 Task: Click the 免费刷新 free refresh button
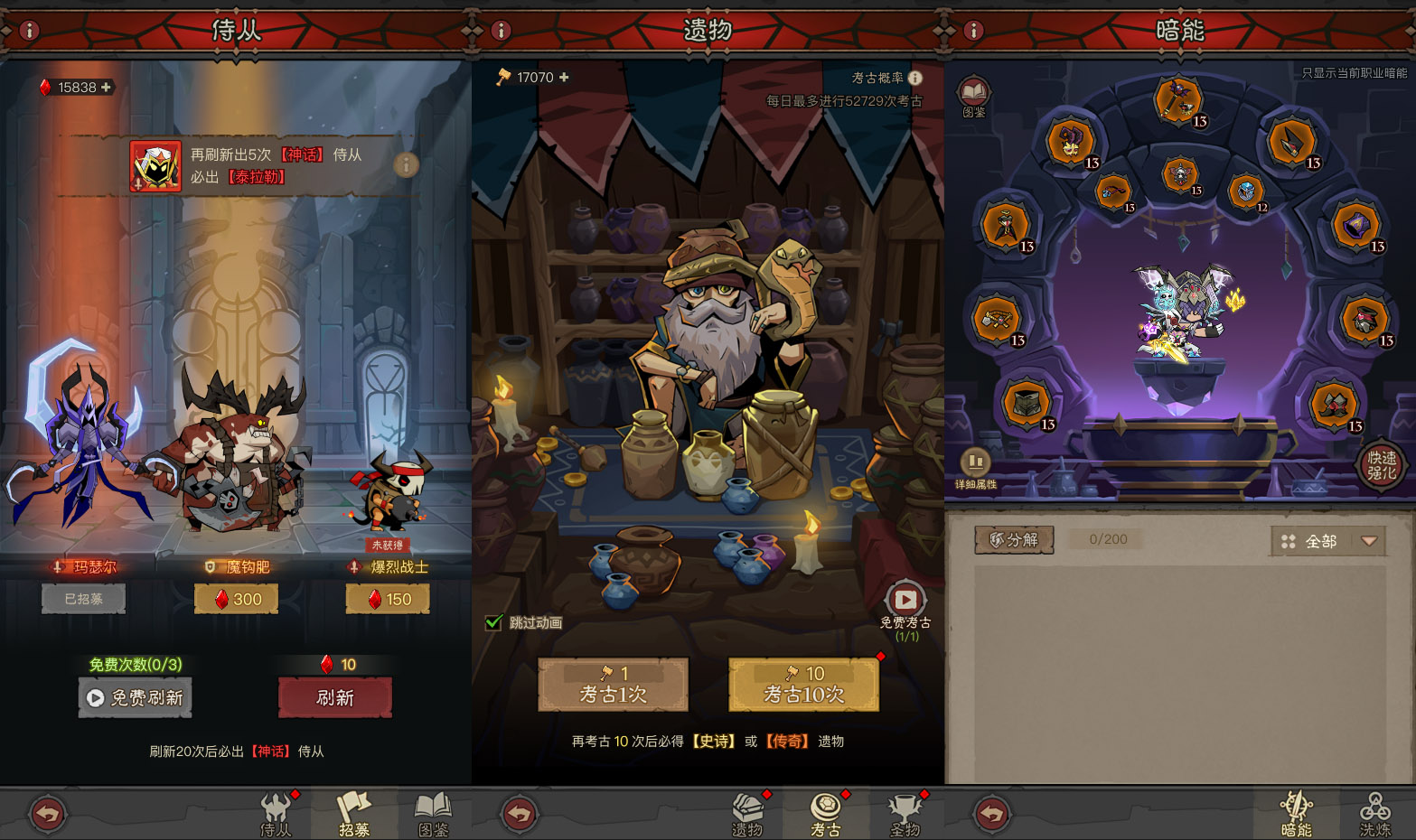(136, 698)
